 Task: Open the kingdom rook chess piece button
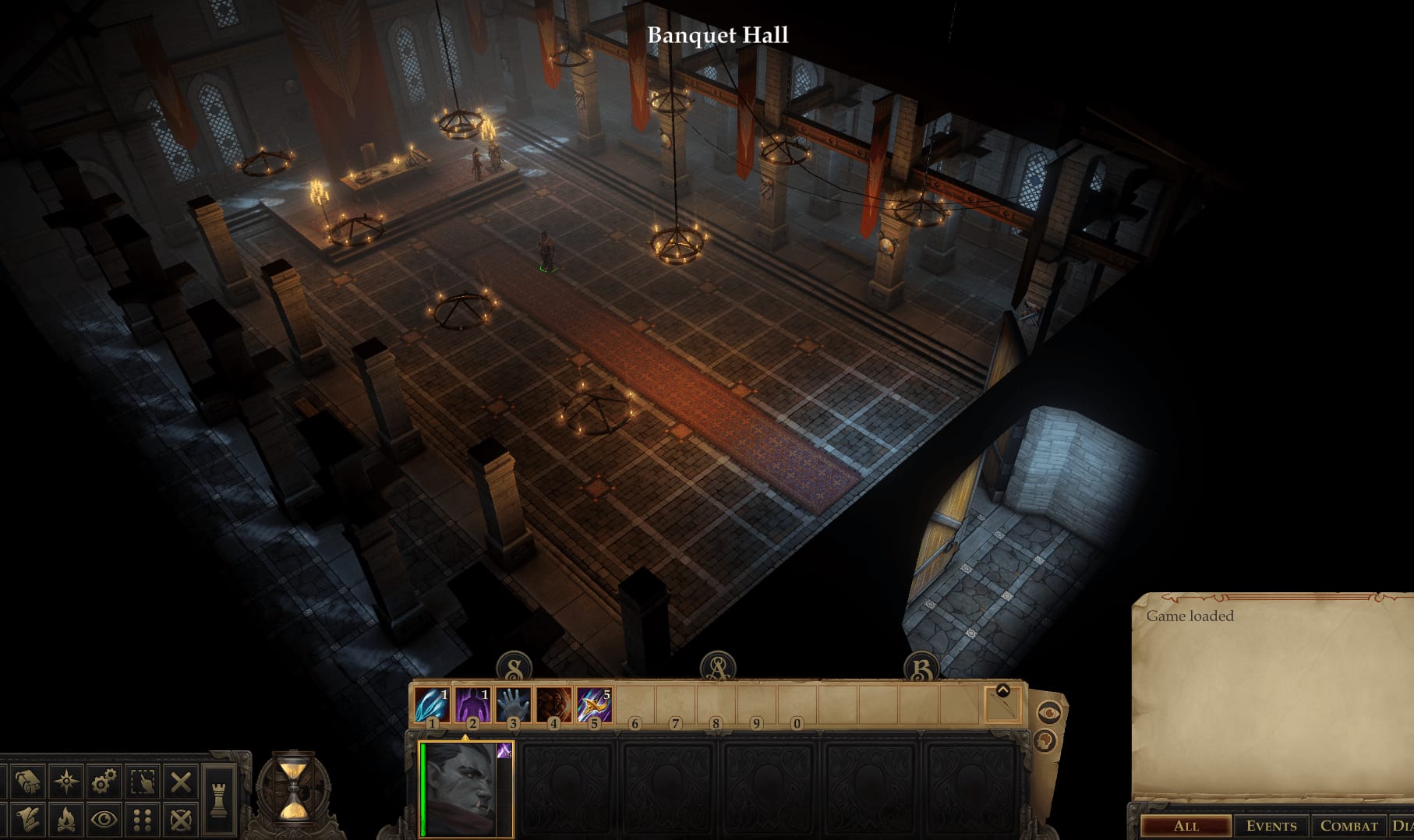pos(219,799)
